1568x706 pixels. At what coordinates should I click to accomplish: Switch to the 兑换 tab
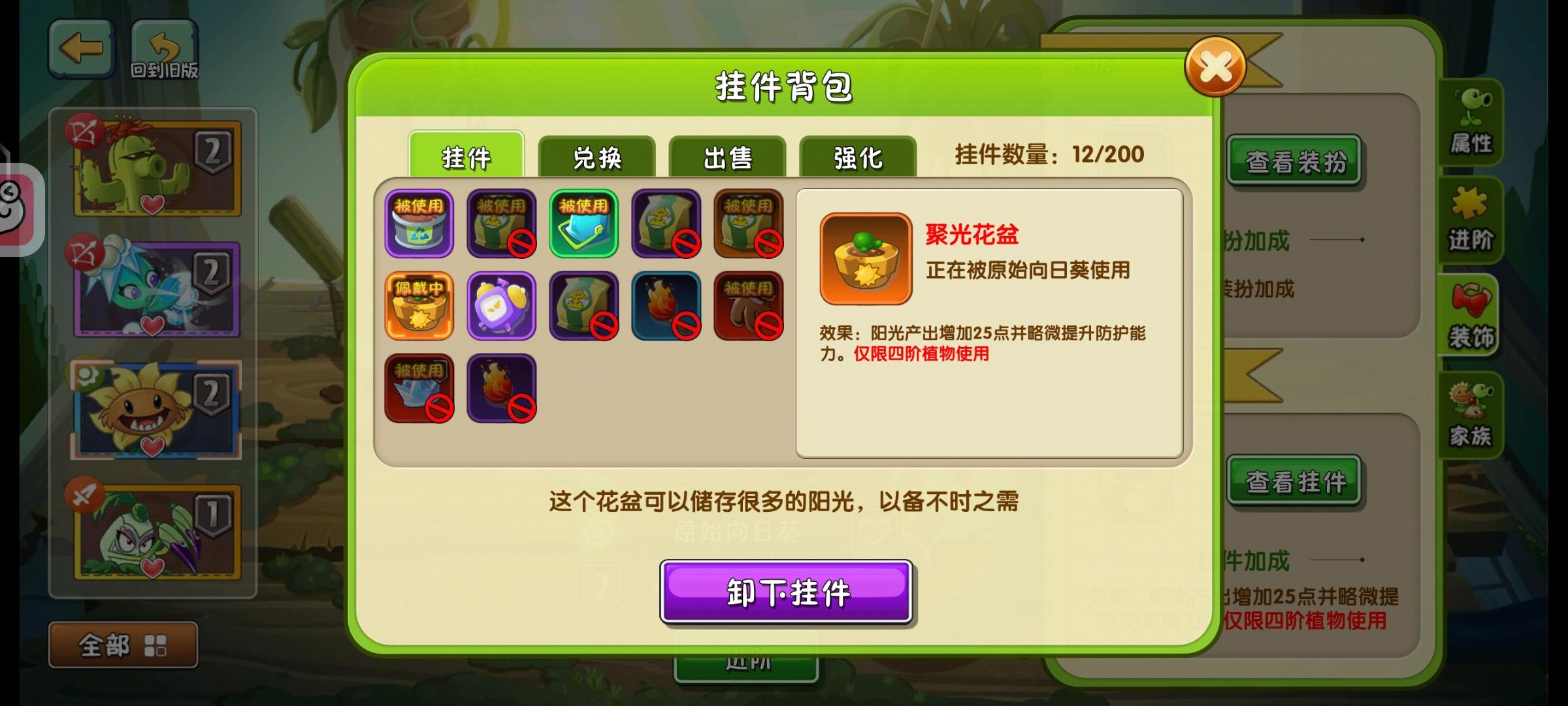599,156
